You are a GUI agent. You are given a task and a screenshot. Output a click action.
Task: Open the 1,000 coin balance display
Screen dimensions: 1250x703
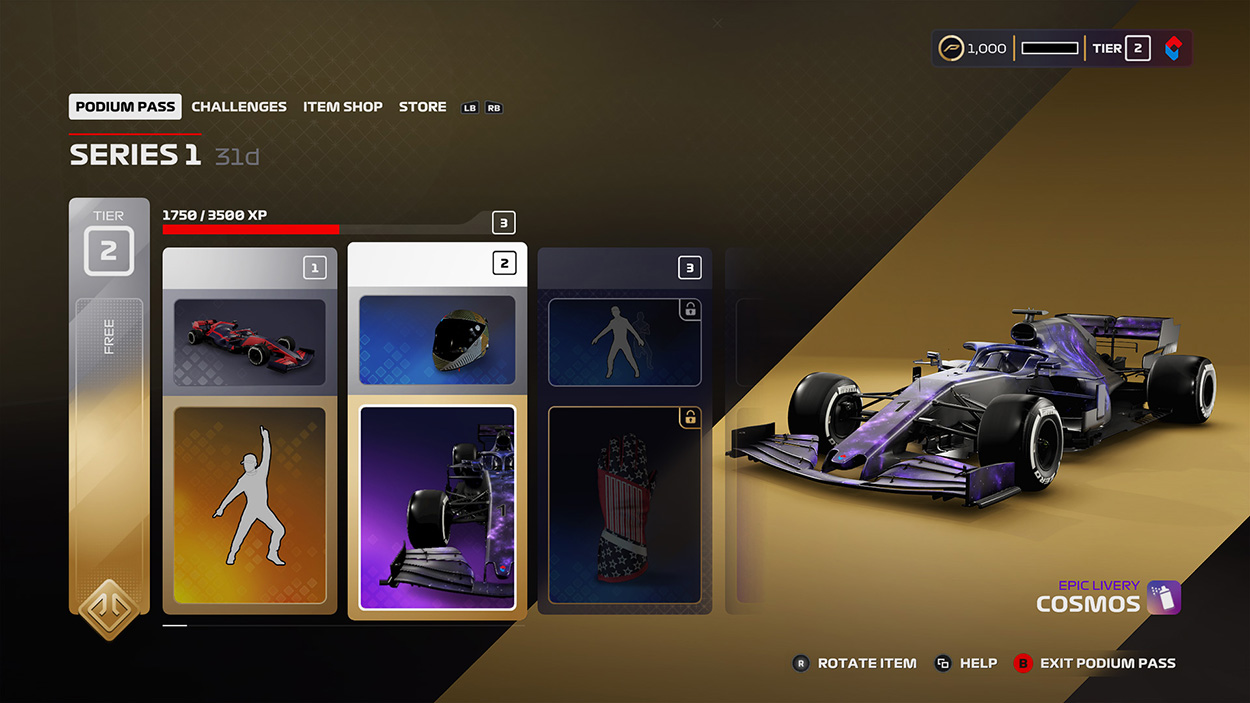pyautogui.click(x=973, y=48)
